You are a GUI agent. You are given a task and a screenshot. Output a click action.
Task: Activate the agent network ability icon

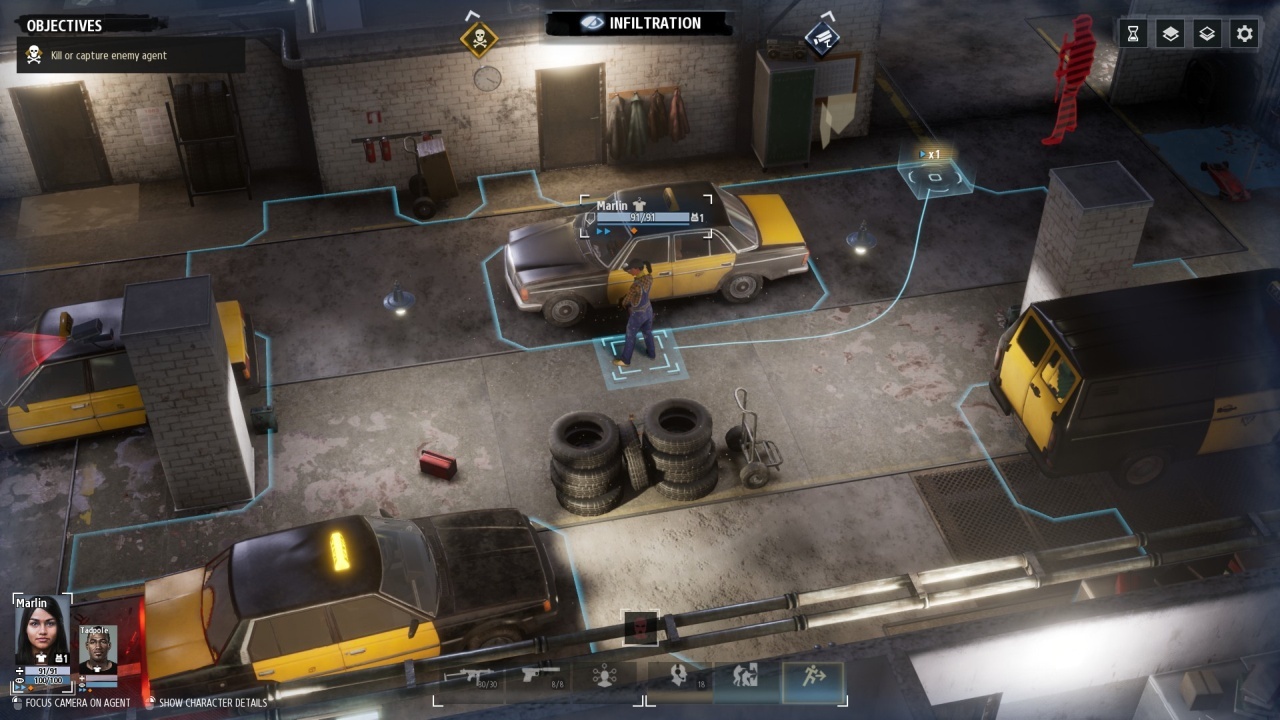coord(604,676)
